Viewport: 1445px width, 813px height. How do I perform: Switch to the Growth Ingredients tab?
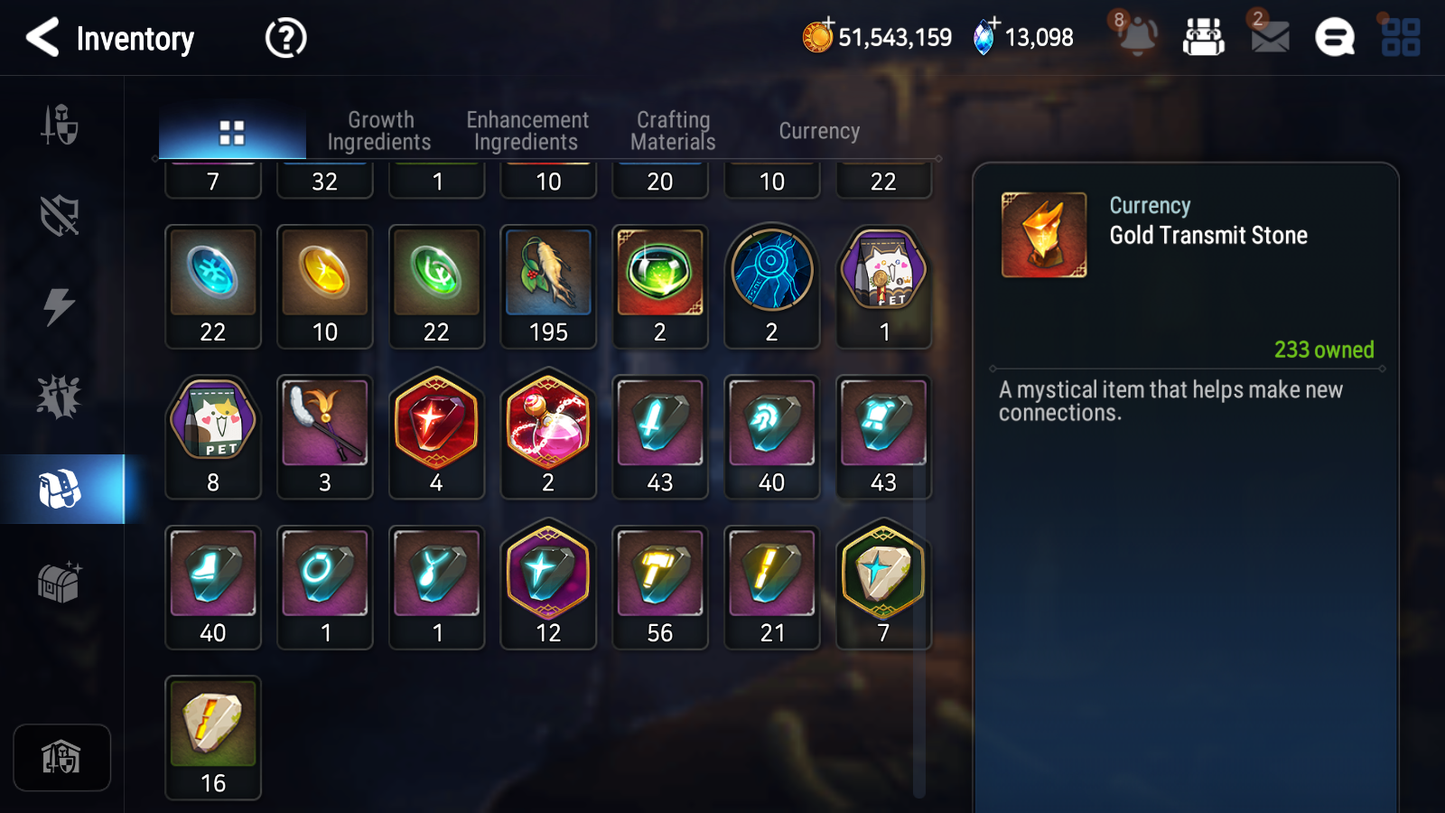(379, 131)
